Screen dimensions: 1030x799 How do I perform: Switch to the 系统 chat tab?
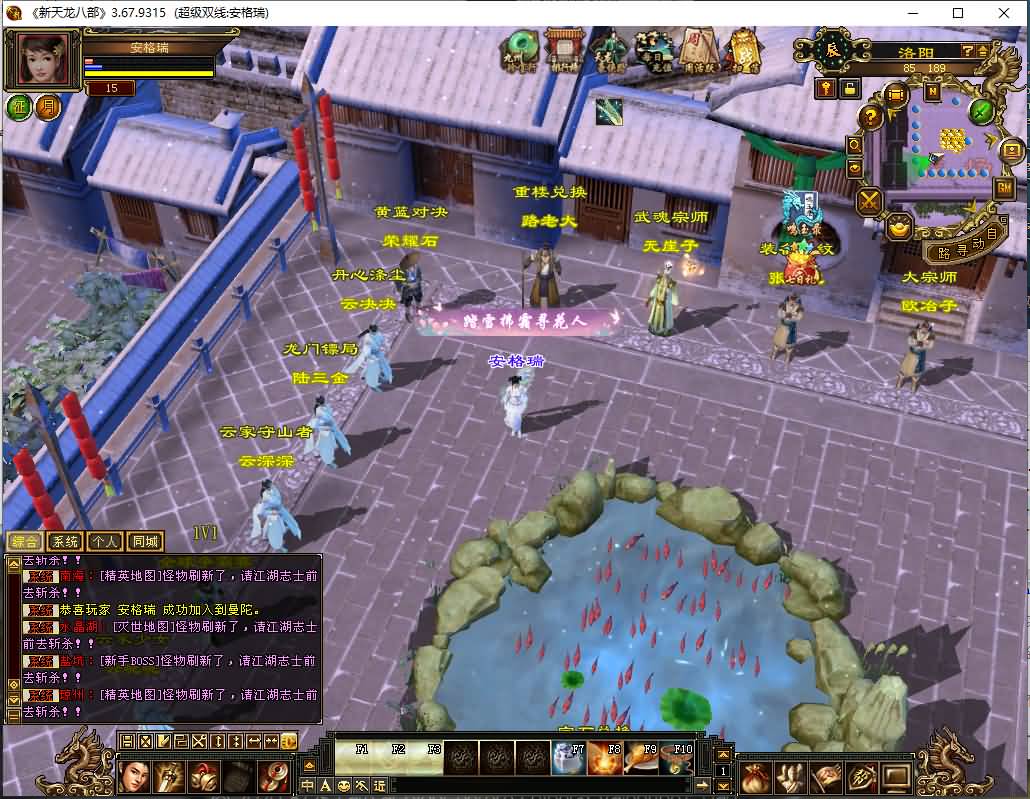point(63,542)
